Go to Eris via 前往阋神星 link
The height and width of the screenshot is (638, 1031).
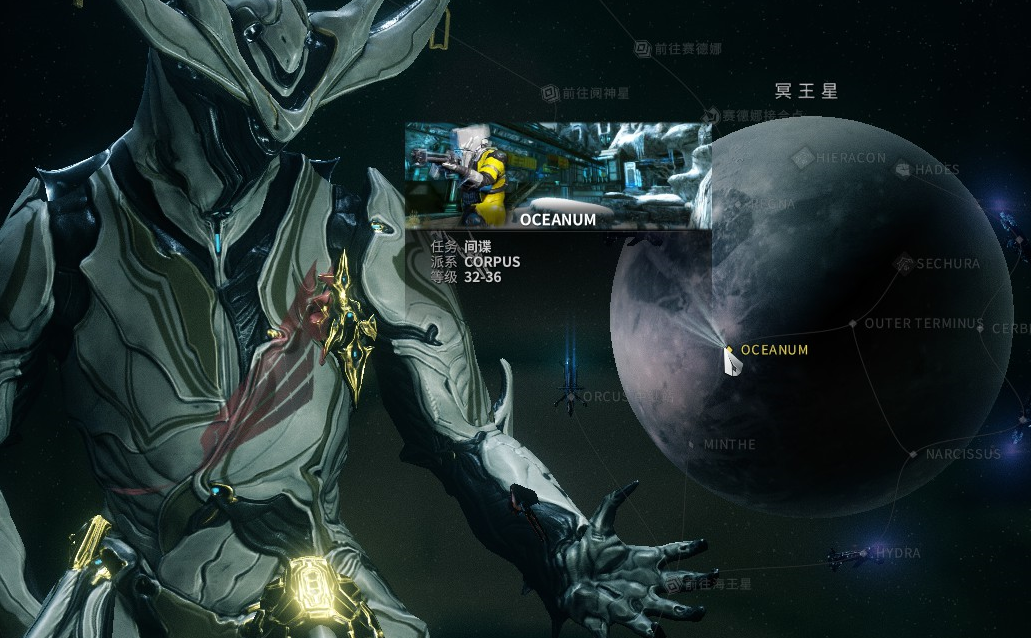(550, 93)
